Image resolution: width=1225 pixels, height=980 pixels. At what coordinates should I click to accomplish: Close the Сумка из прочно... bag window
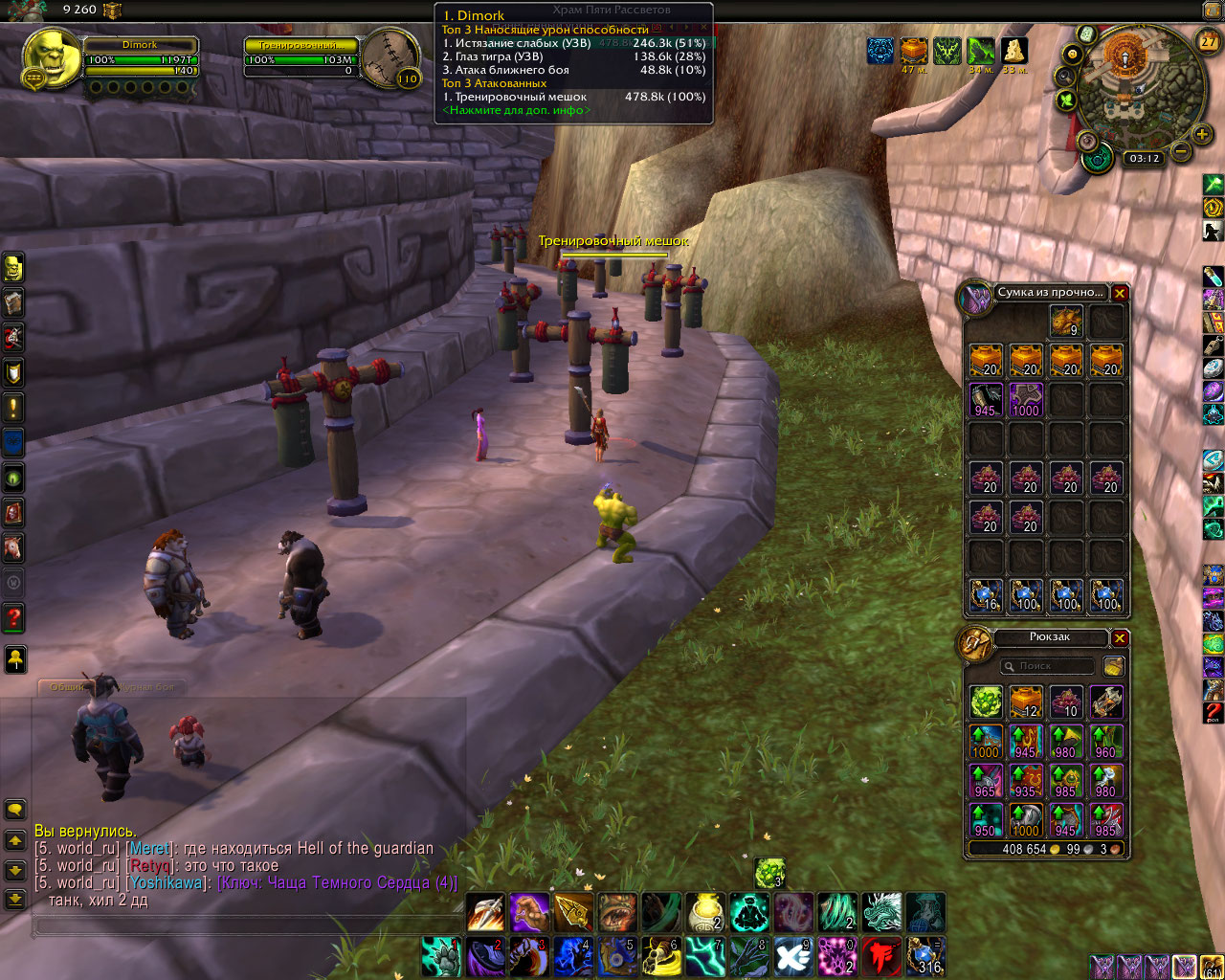point(1120,294)
